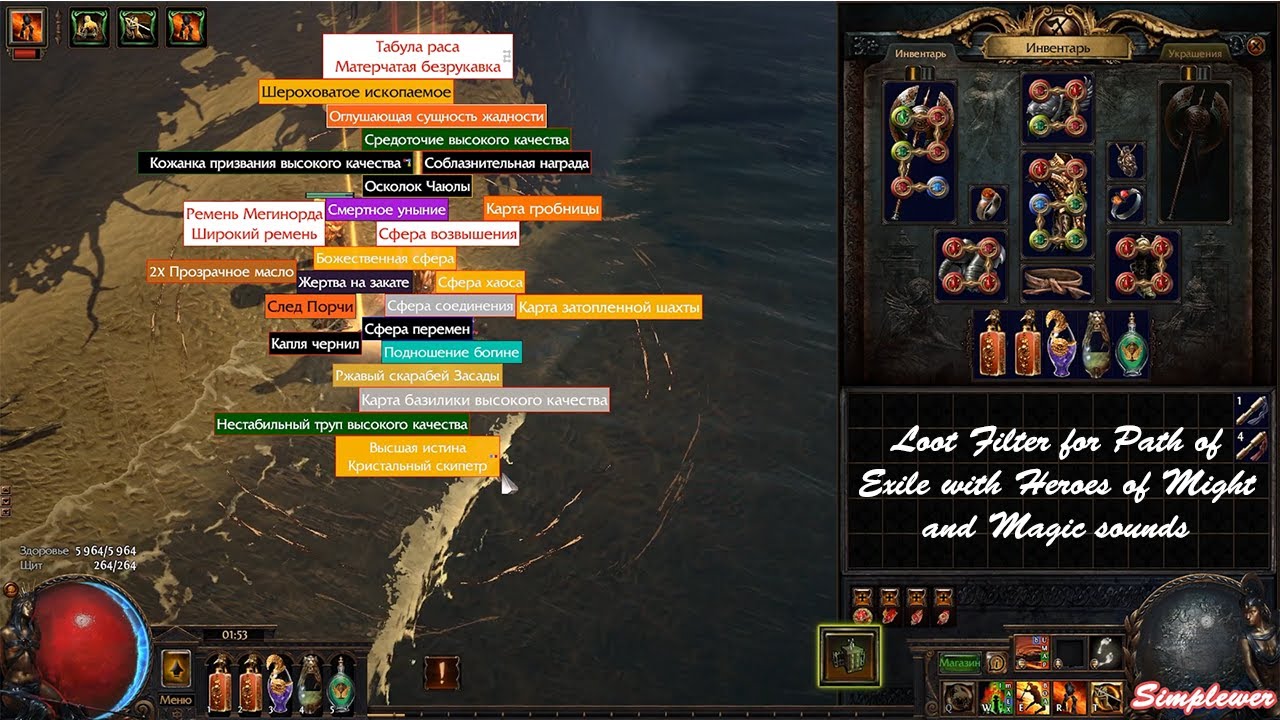Image resolution: width=1280 pixels, height=720 pixels.
Task: Pick up the Сфера хаоса label
Action: (x=480, y=283)
